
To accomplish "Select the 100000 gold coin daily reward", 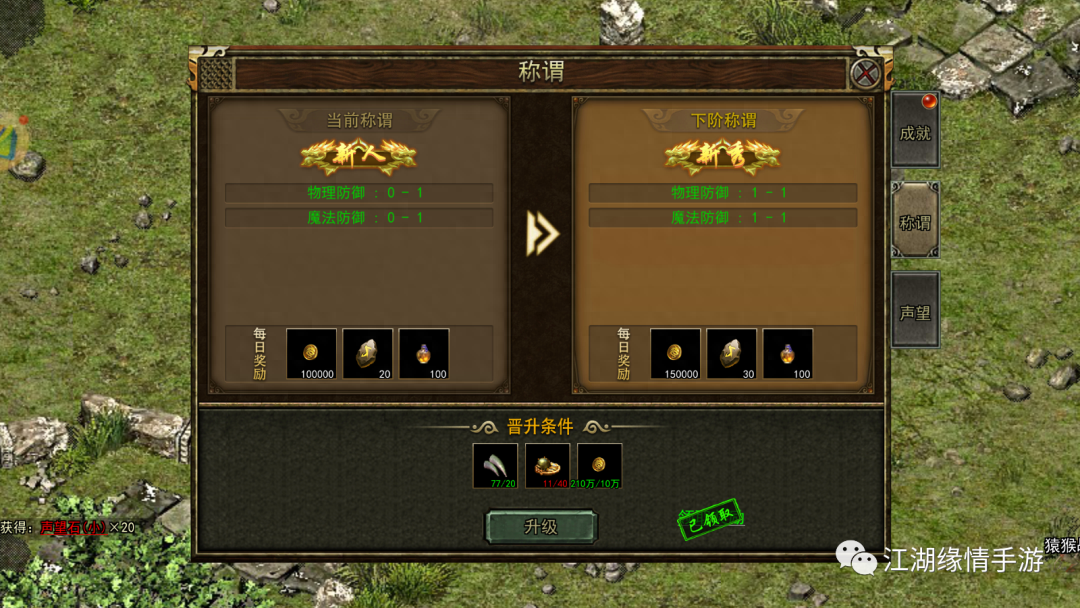I will (x=312, y=354).
